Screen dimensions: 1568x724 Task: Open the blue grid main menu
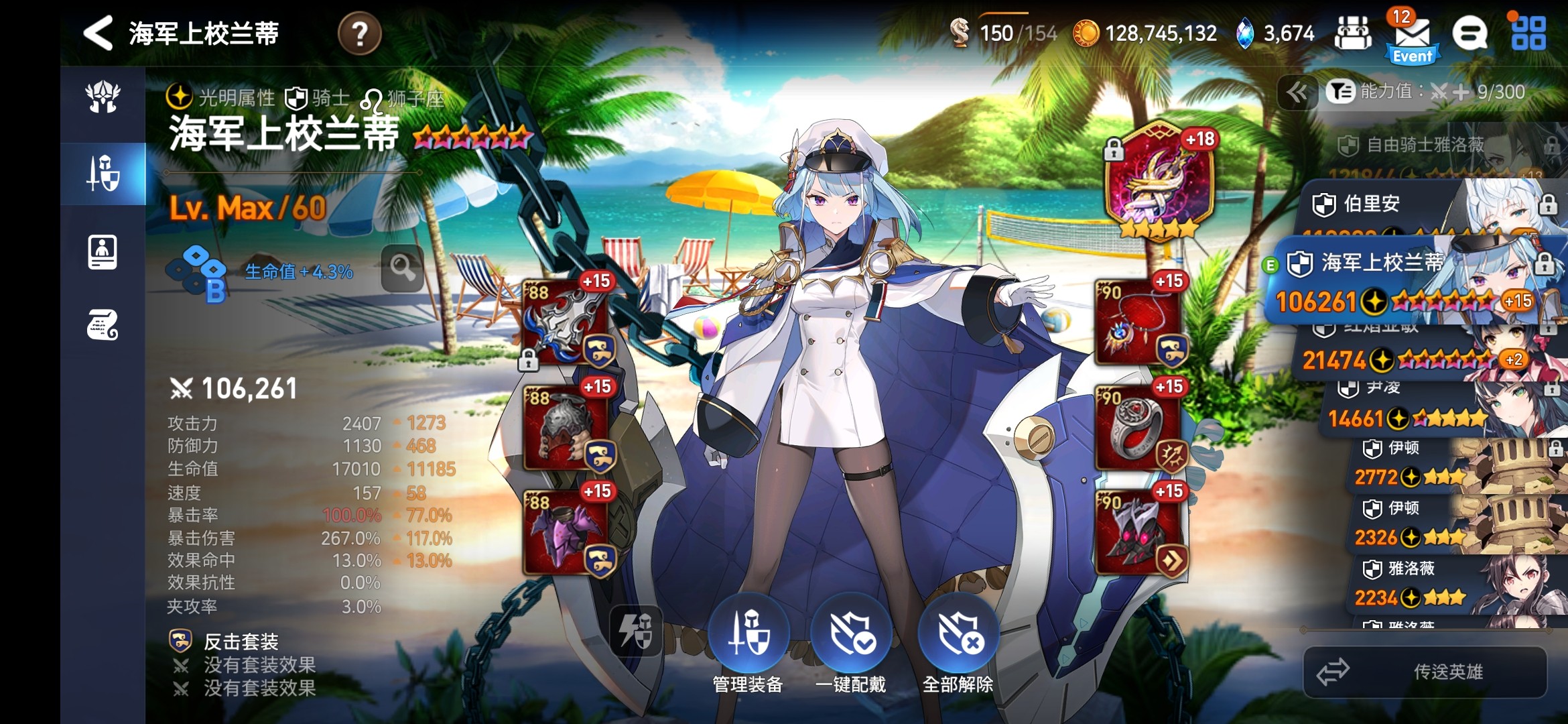[1528, 34]
